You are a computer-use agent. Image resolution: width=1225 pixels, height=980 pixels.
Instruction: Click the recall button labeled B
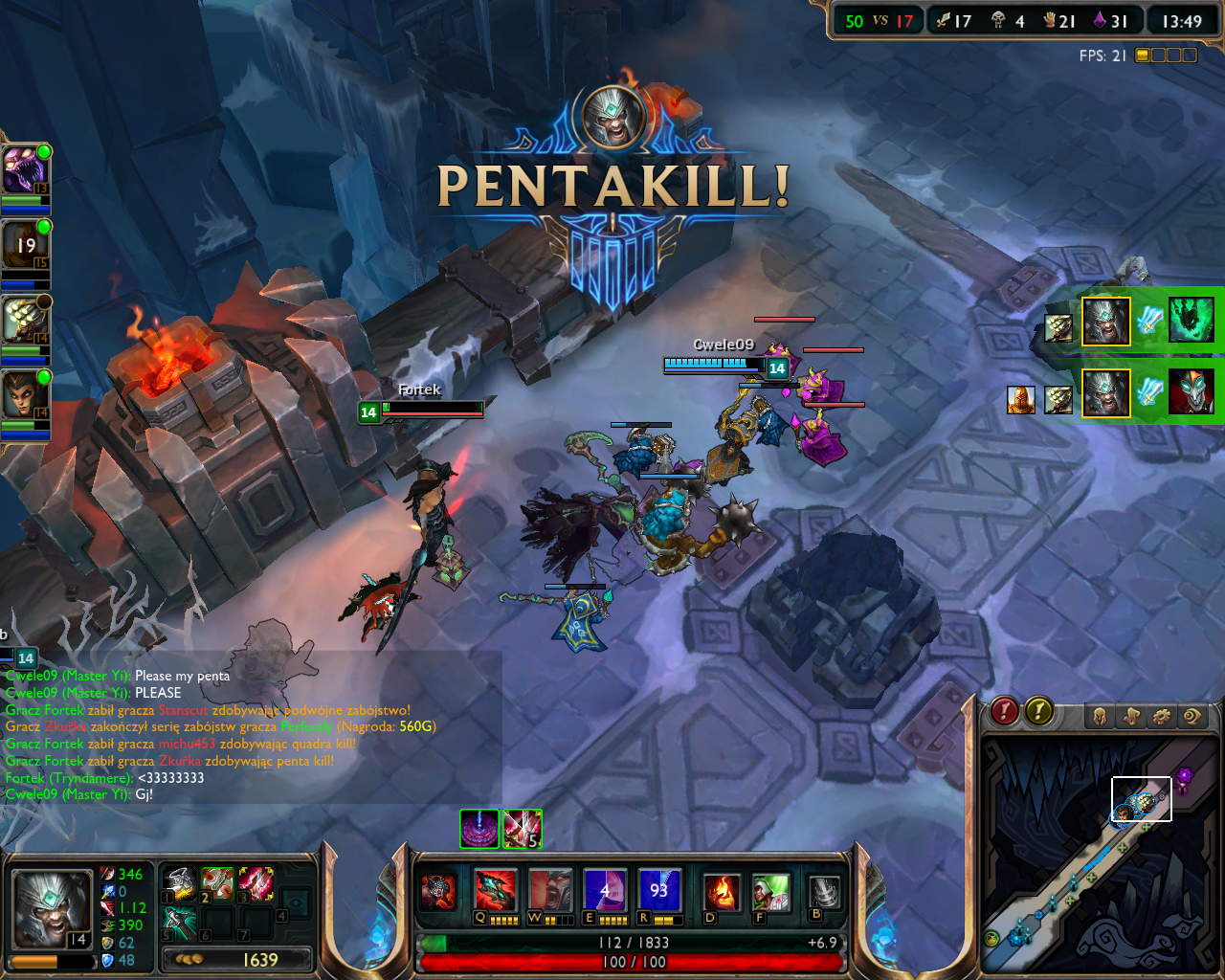[824, 892]
